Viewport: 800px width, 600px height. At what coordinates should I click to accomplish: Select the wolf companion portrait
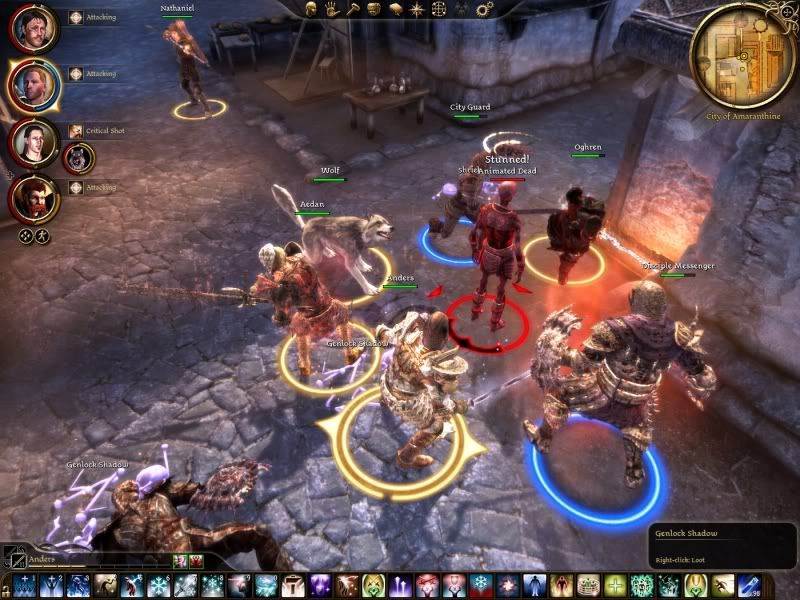pyautogui.click(x=79, y=157)
